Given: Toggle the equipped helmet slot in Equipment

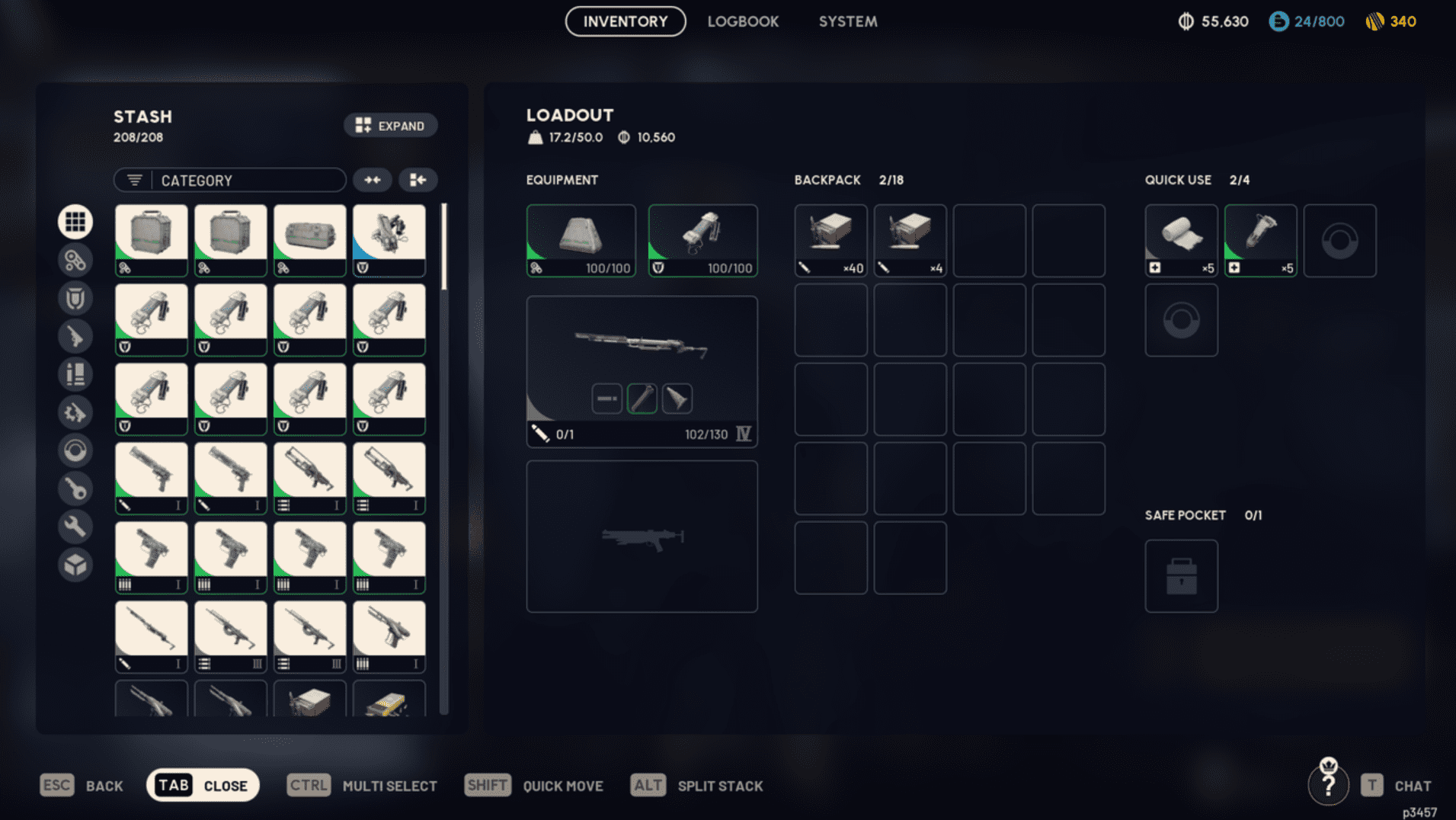Looking at the screenshot, I should (x=581, y=240).
